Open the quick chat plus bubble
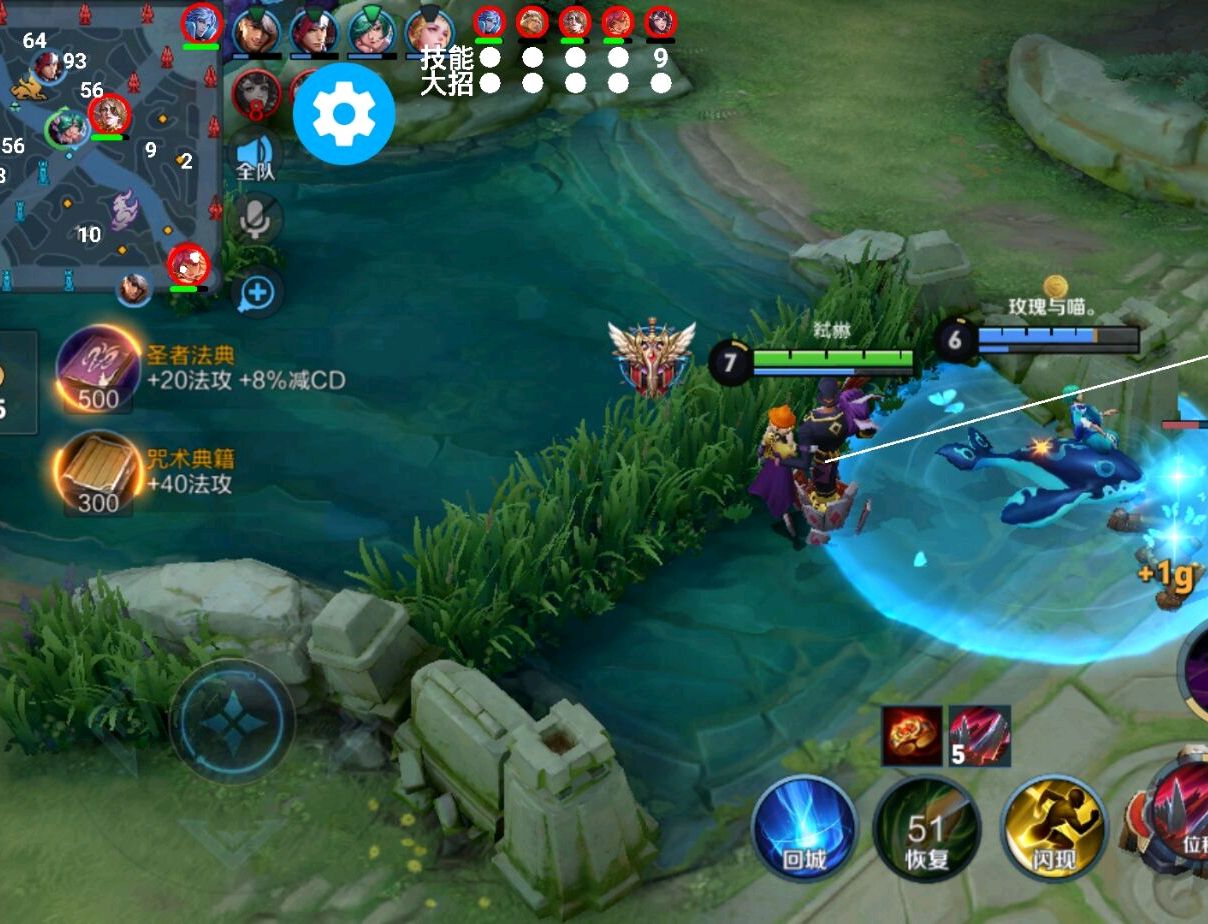 257,293
